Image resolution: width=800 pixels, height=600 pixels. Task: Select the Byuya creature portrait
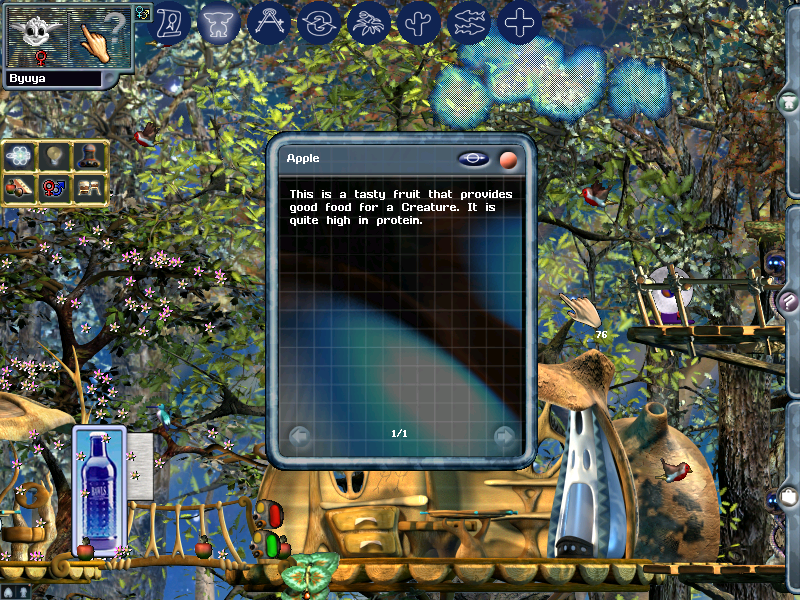pos(38,36)
